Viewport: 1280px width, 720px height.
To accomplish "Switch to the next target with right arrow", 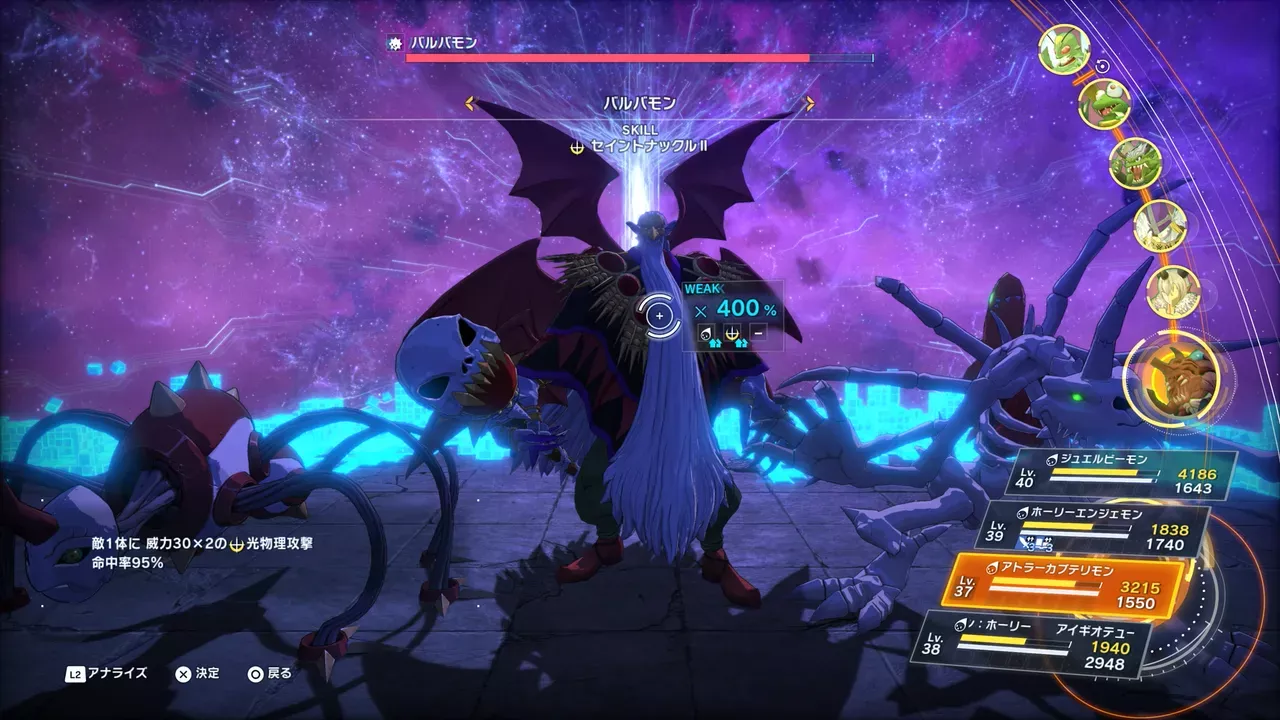I will (x=809, y=103).
